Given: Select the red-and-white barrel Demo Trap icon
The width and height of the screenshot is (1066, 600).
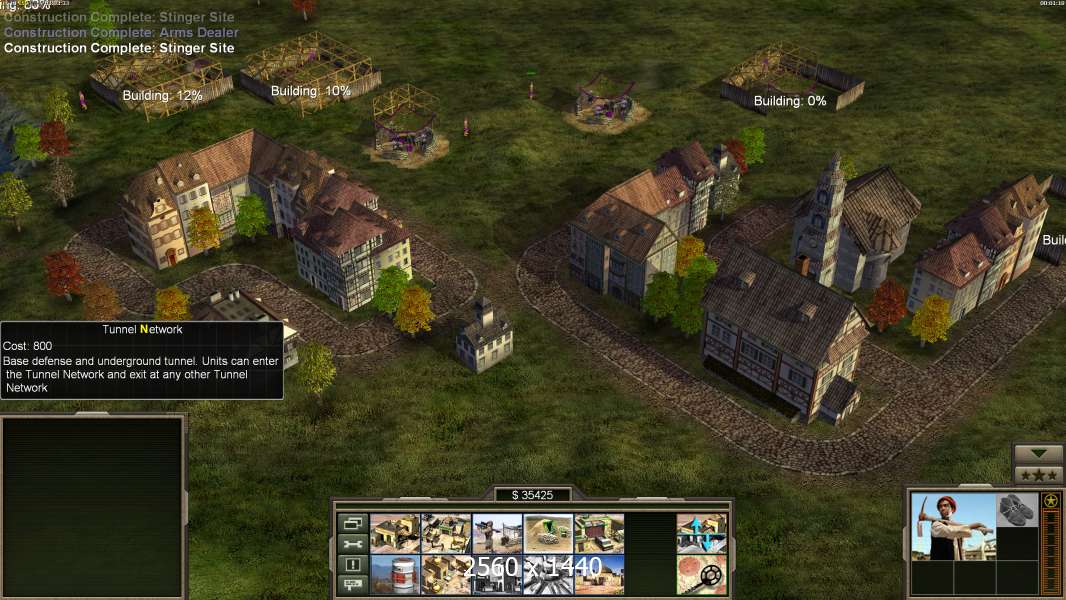Looking at the screenshot, I should (x=395, y=574).
